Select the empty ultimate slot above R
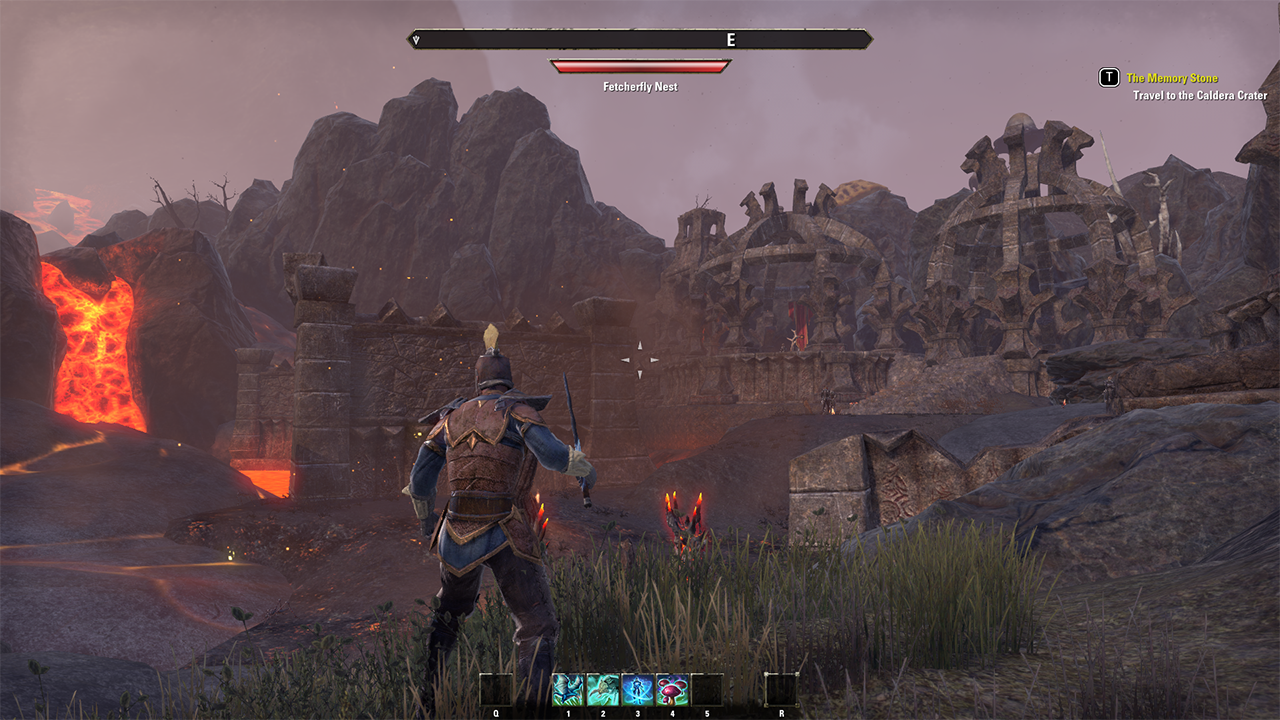The height and width of the screenshot is (720, 1280). point(781,689)
